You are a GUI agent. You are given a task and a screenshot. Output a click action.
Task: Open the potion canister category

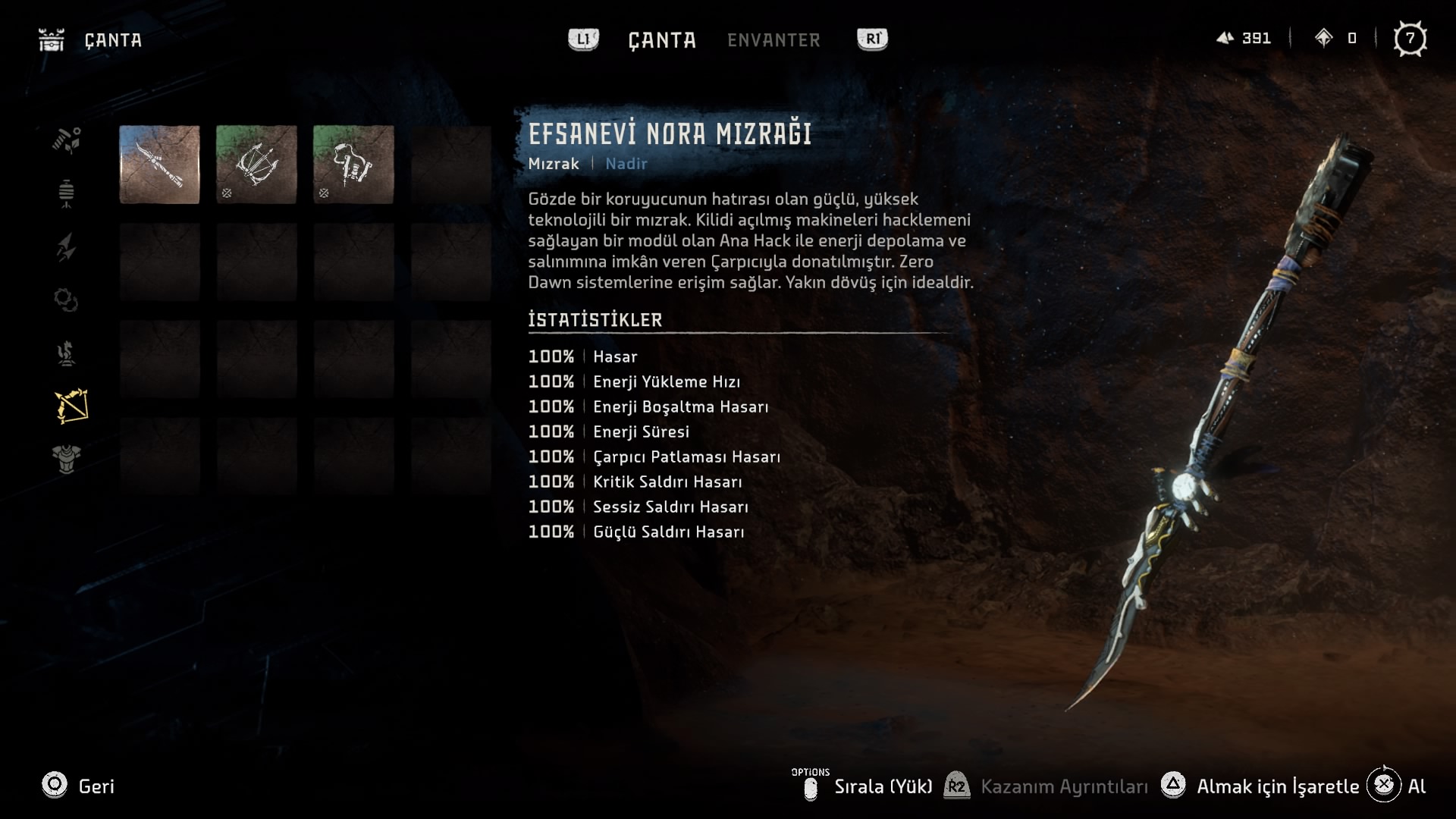[67, 193]
